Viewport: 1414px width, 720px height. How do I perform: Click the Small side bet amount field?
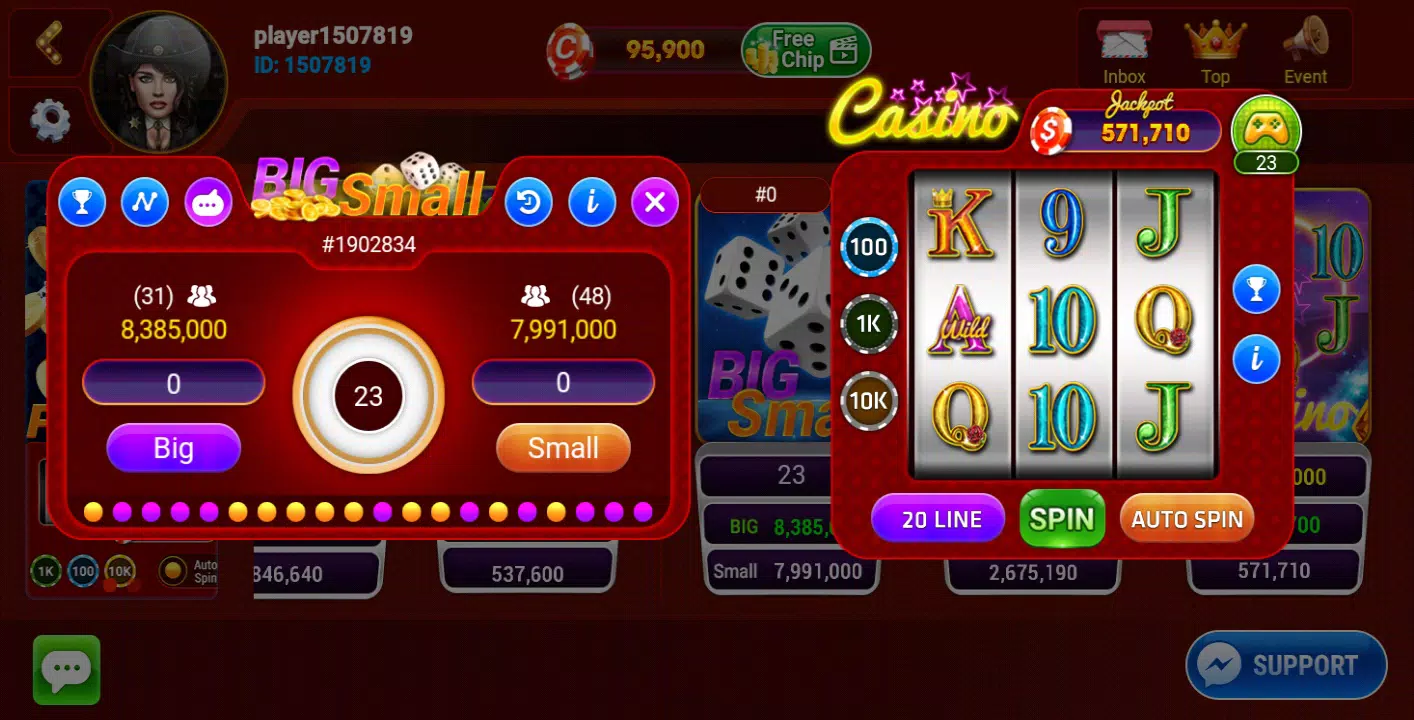(x=563, y=383)
